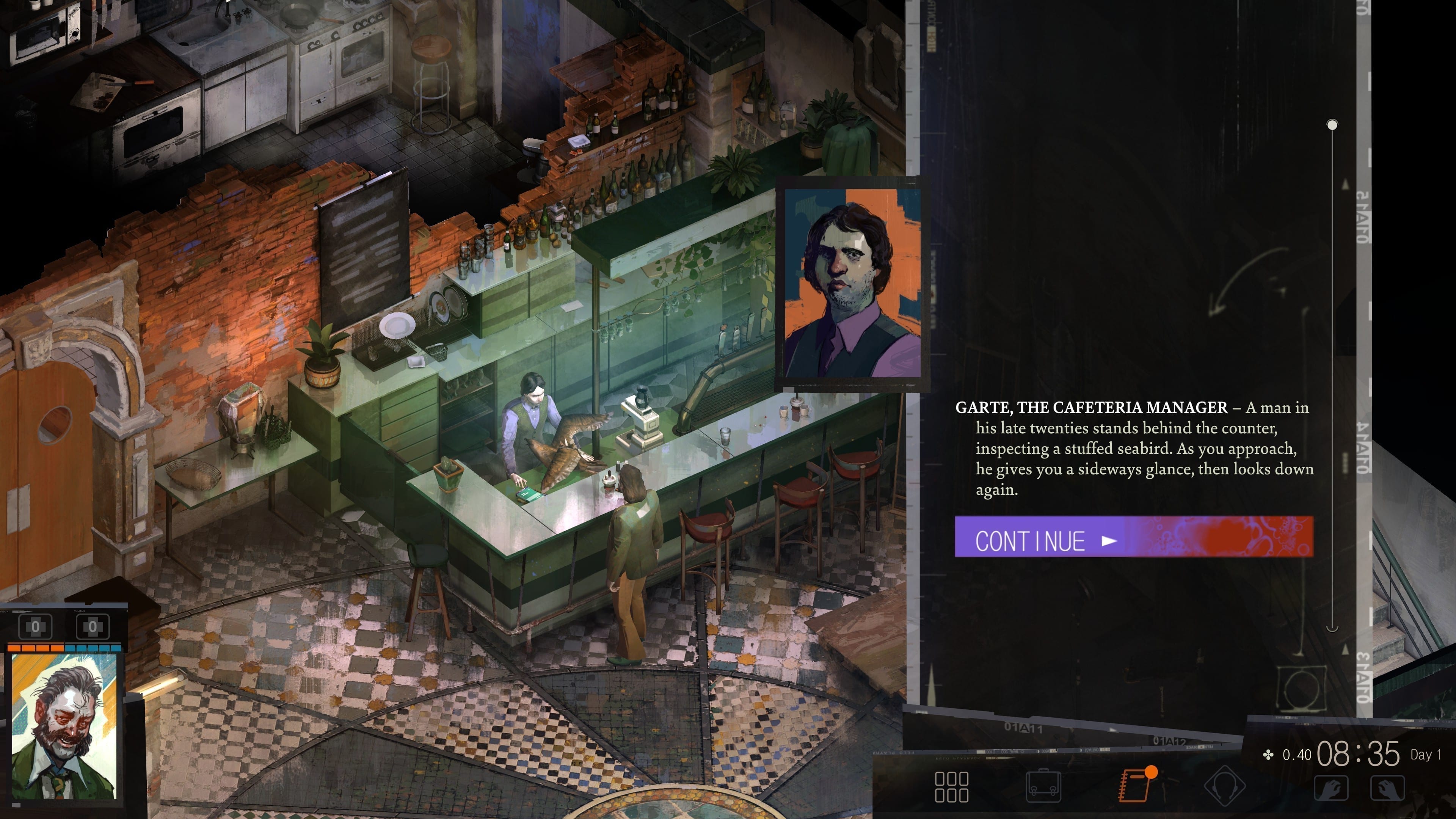Viewport: 1456px width, 819px height.
Task: Select the left hand item slot
Action: (1330, 788)
